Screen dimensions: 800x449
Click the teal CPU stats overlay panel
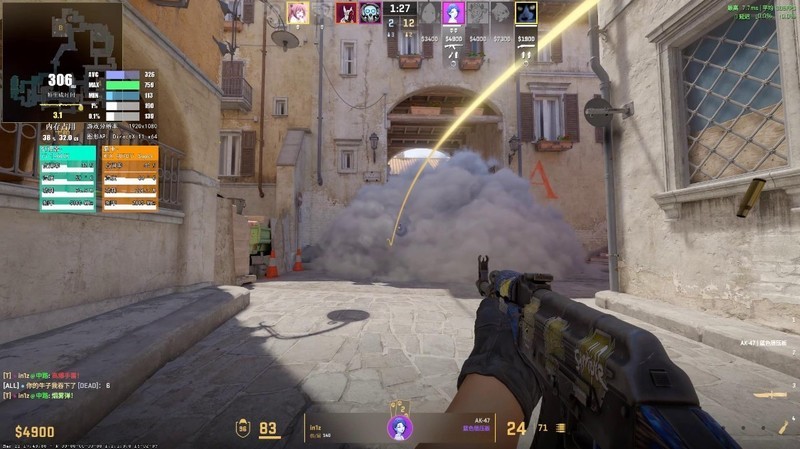point(68,178)
